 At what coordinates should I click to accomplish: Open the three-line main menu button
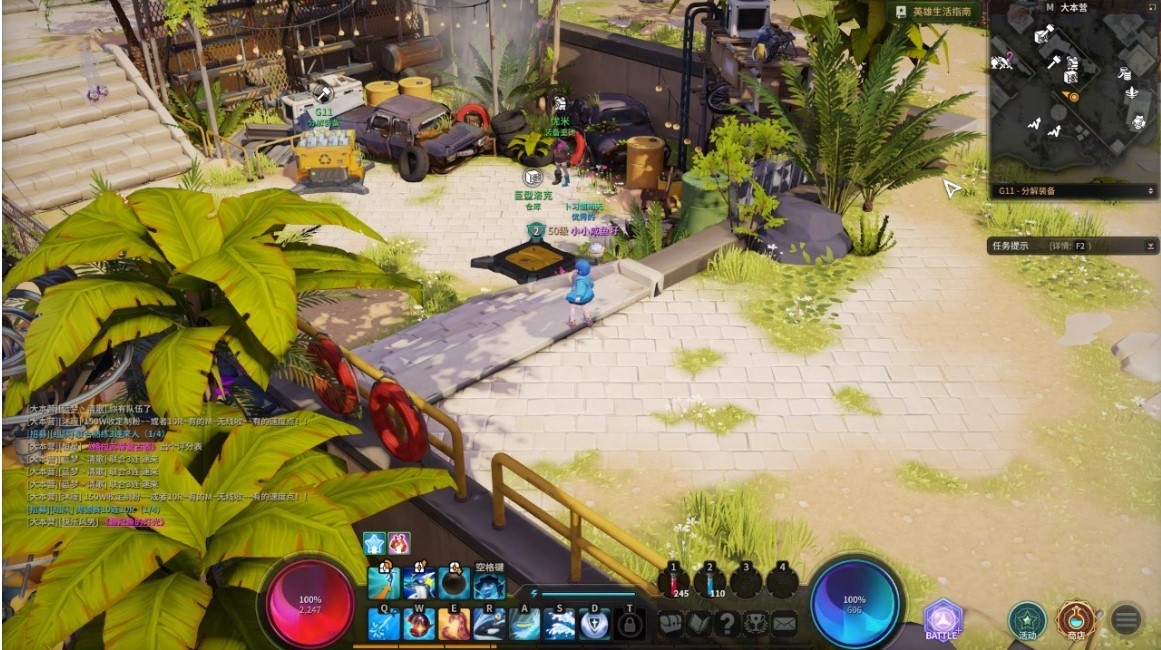(x=1126, y=620)
